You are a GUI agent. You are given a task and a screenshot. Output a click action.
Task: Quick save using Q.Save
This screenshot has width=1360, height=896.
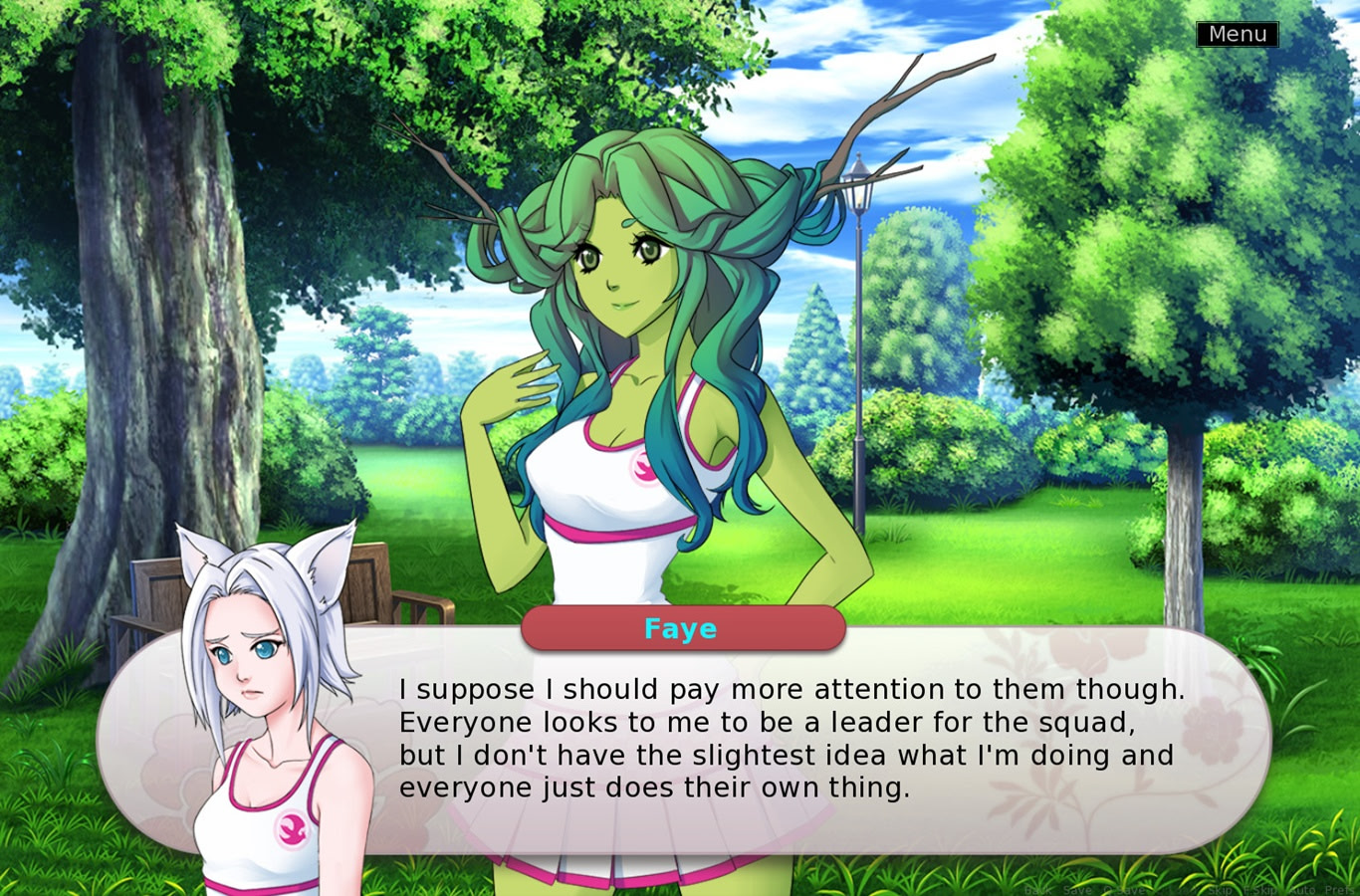pyautogui.click(x=1123, y=890)
